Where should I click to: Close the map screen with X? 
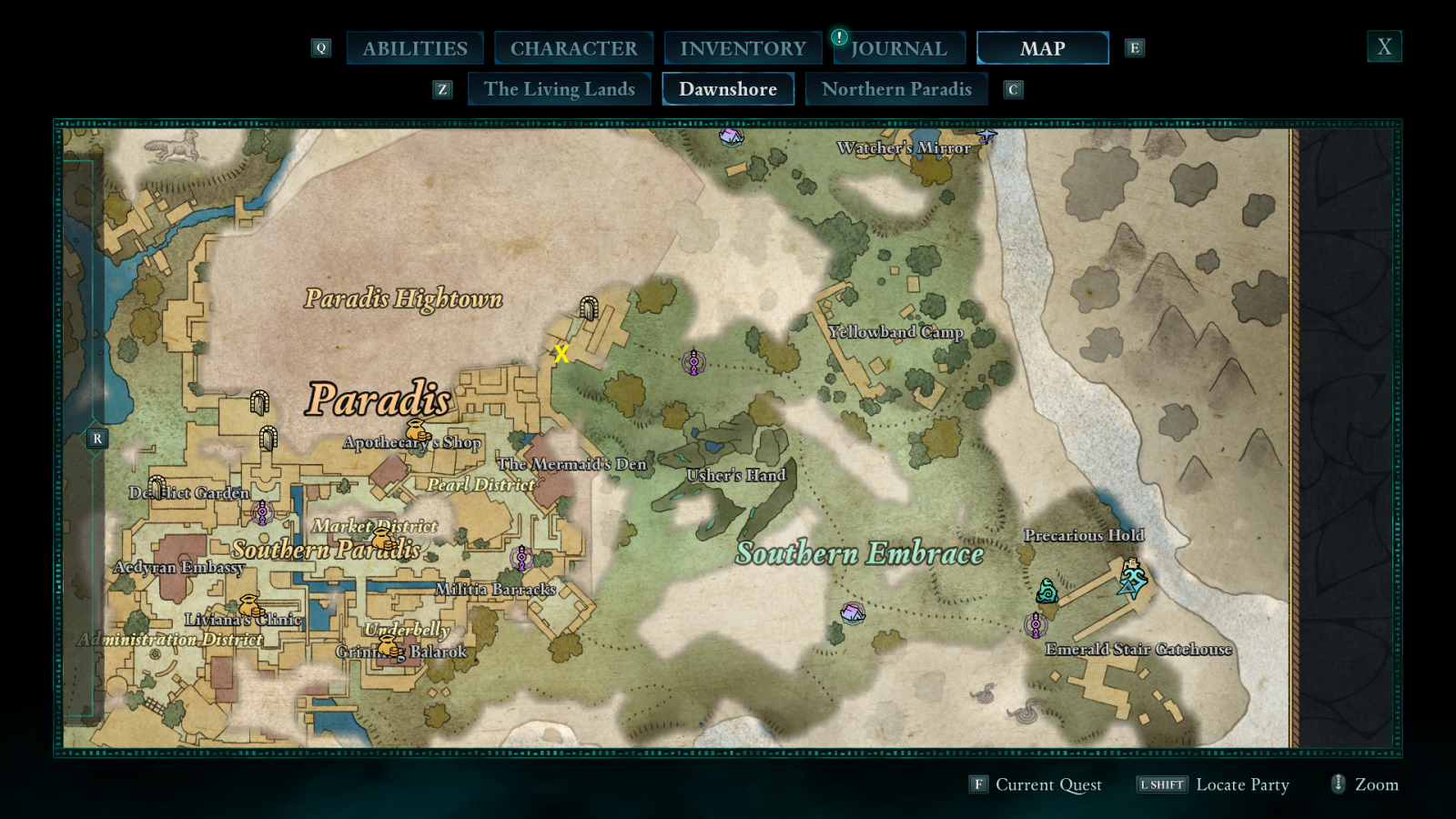[x=1384, y=46]
